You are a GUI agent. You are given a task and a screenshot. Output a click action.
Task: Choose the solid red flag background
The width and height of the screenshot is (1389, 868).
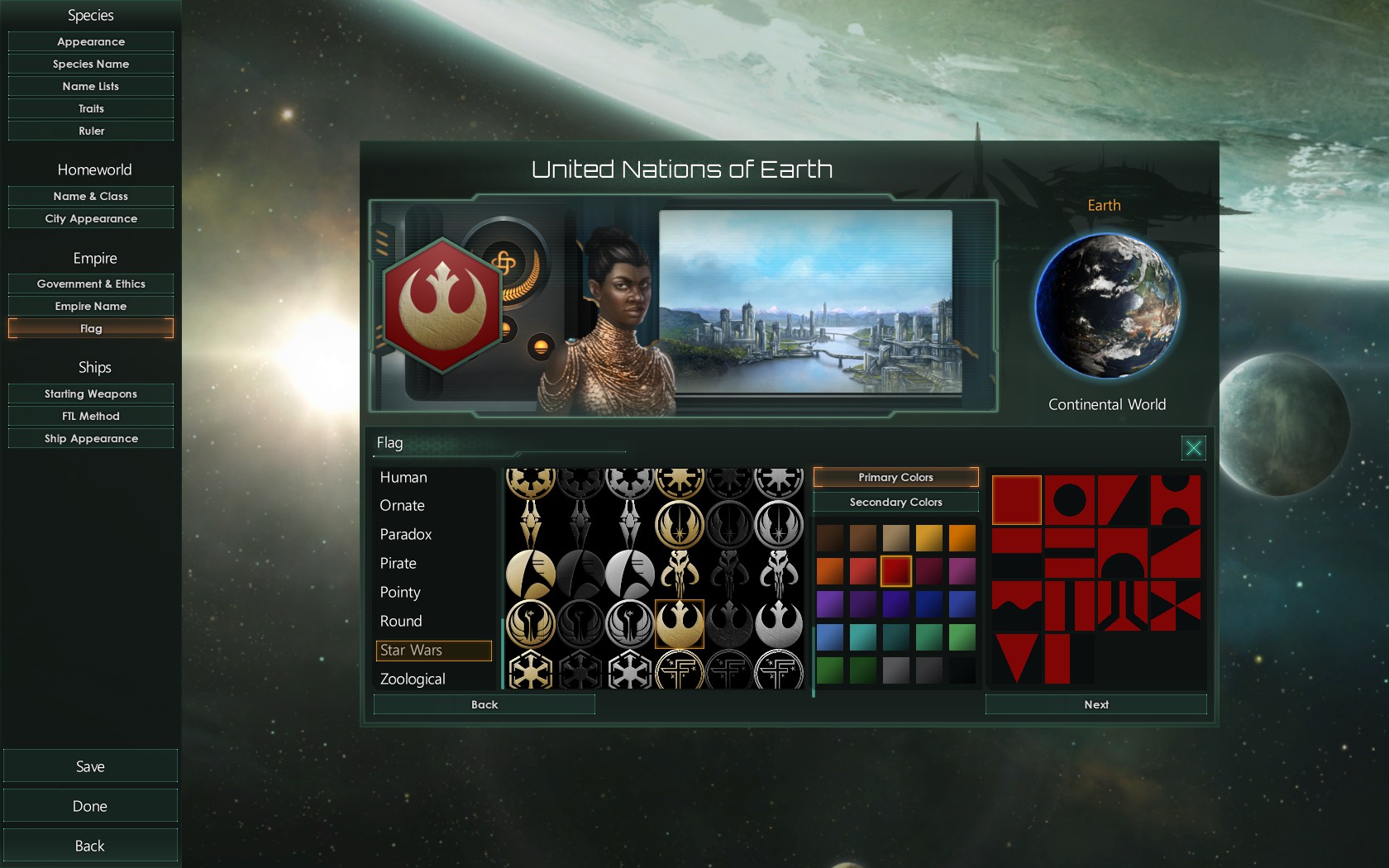1016,499
